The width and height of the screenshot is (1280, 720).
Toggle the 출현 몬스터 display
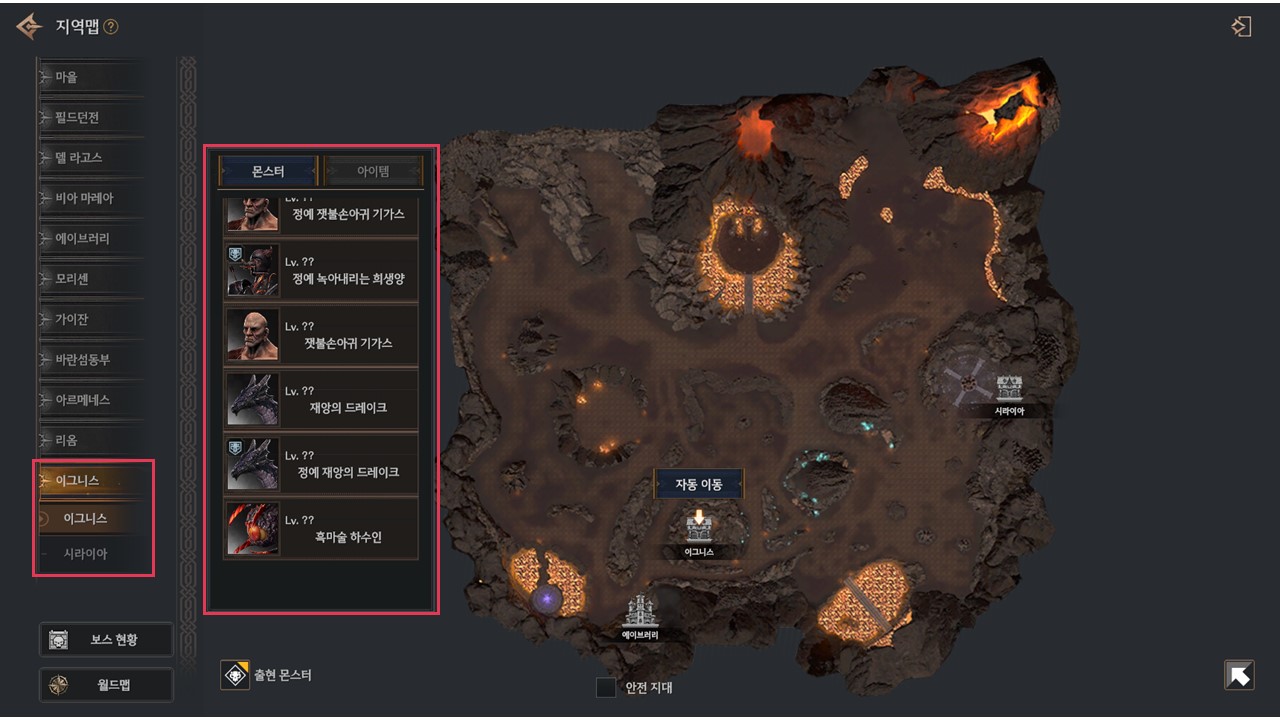(235, 676)
